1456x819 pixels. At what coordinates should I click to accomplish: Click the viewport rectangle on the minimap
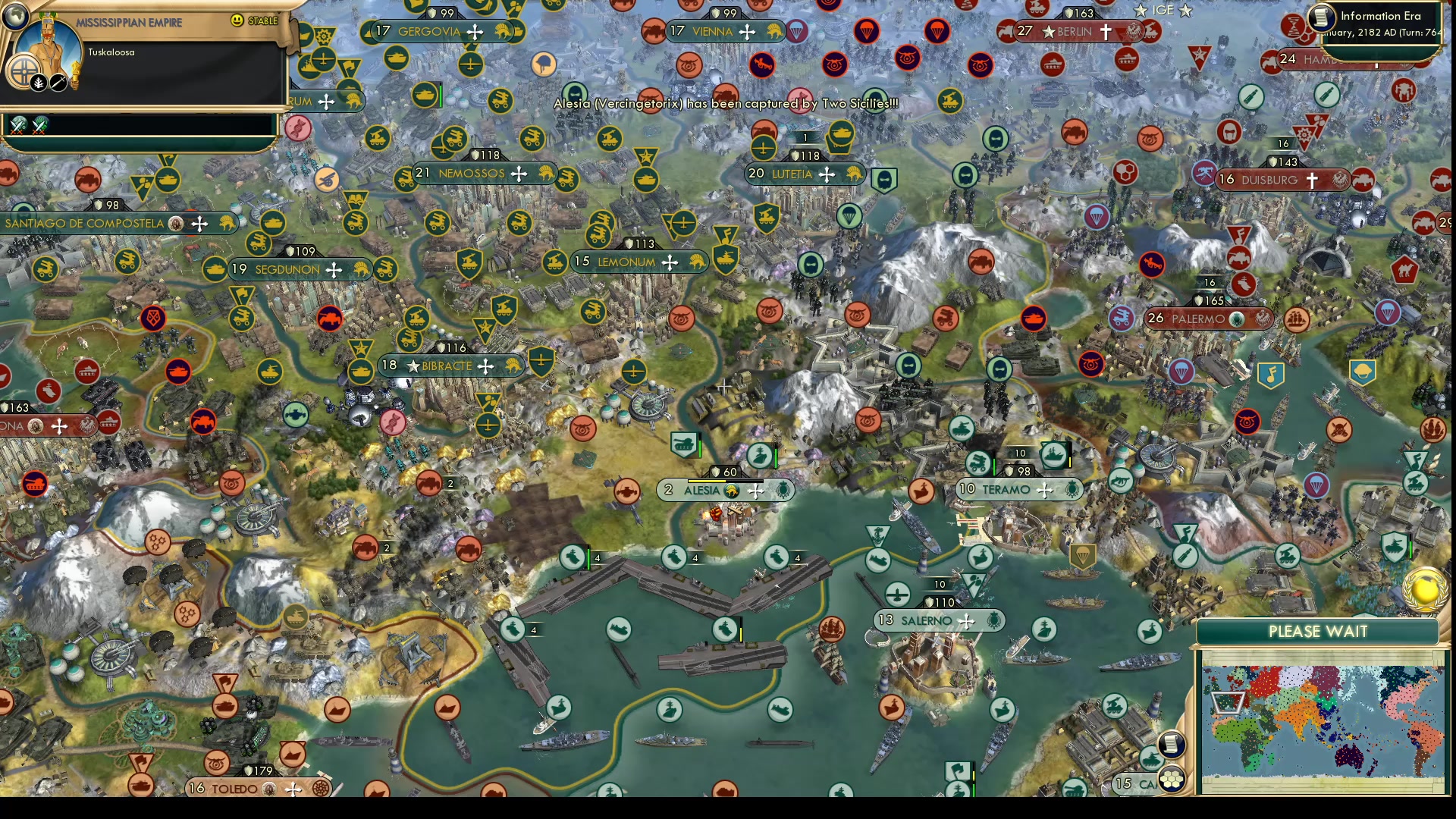click(x=1227, y=704)
